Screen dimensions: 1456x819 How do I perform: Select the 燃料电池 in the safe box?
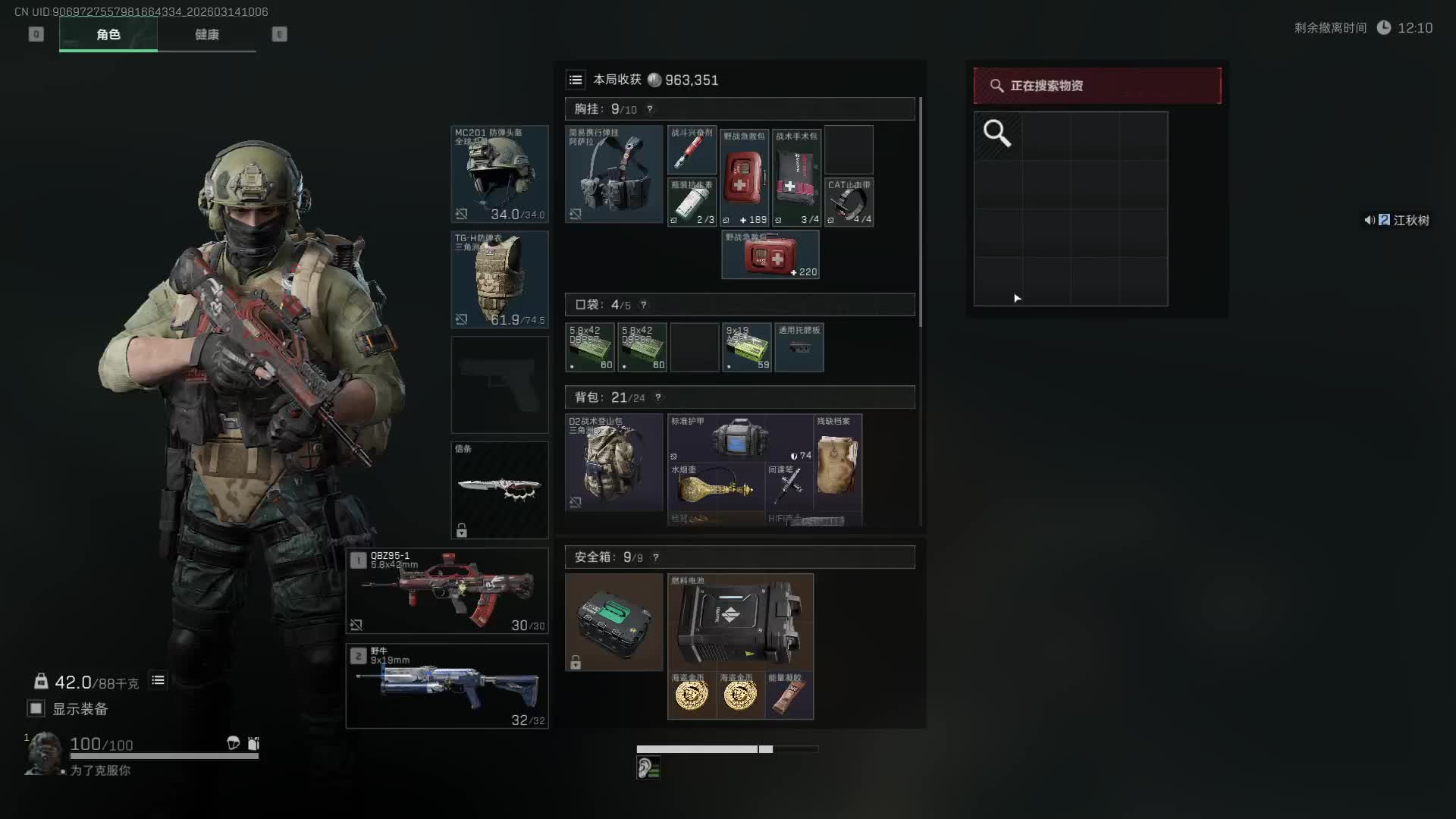[739, 621]
